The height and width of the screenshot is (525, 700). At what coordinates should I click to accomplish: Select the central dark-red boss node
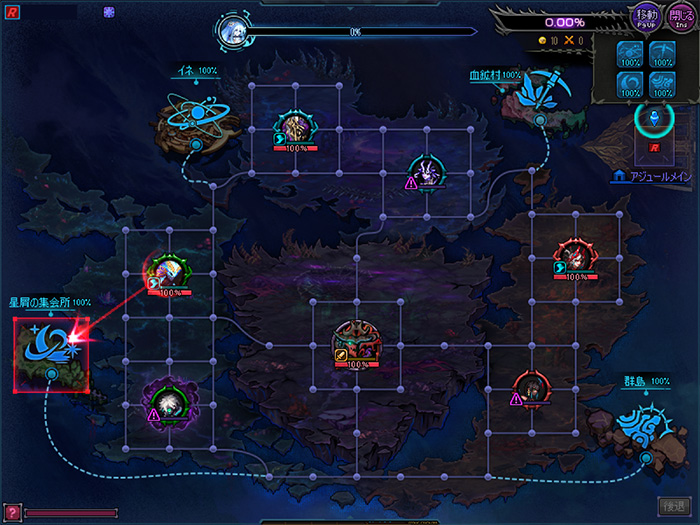point(356,343)
